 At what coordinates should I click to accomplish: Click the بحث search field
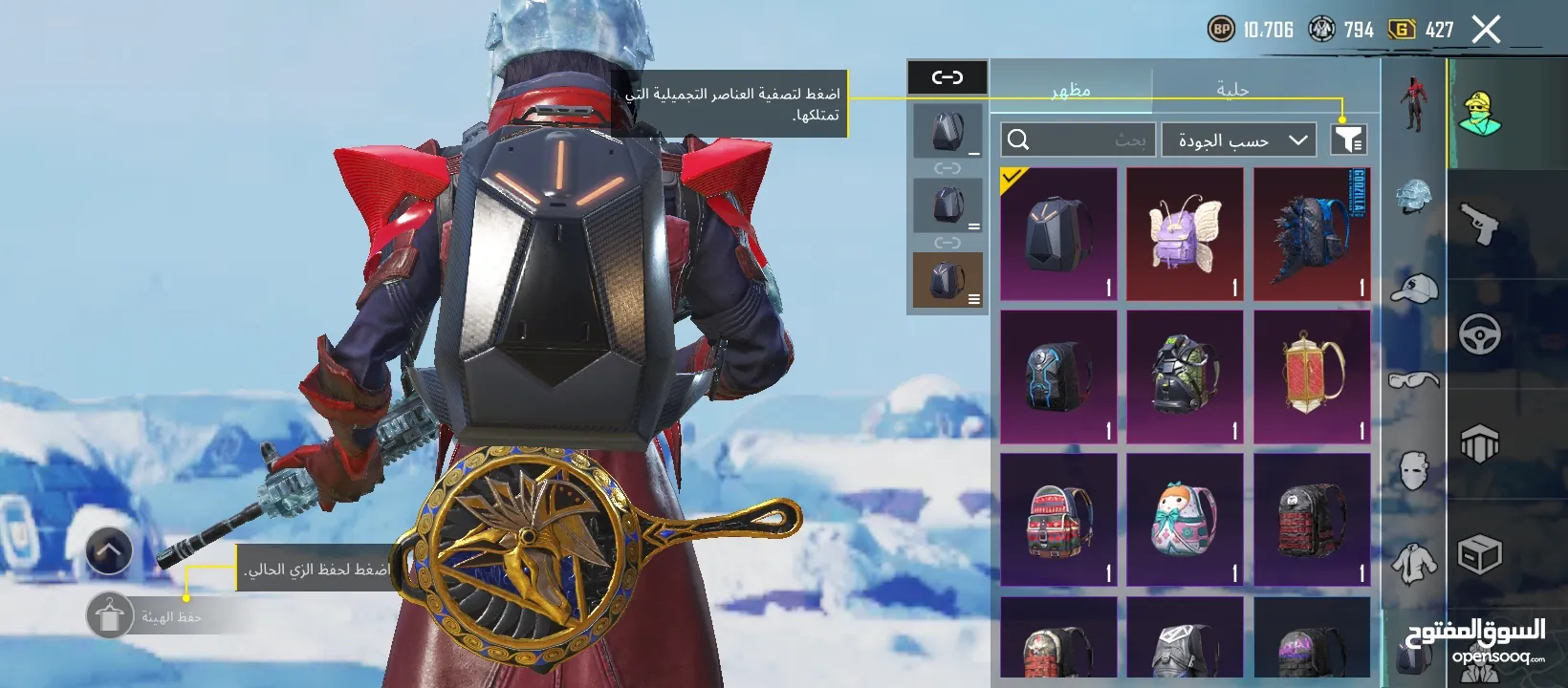tap(1078, 140)
